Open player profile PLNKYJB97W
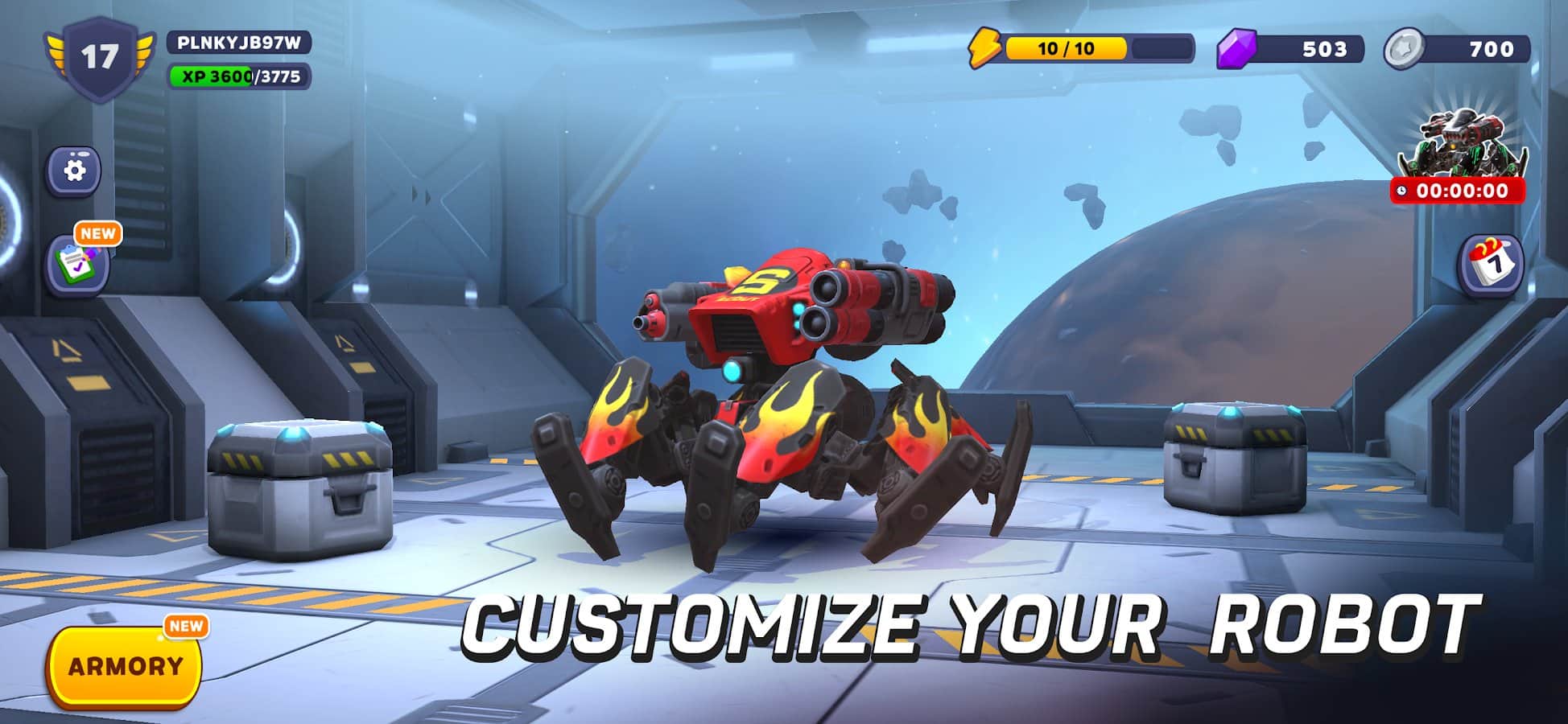Image resolution: width=1568 pixels, height=724 pixels. point(238,43)
